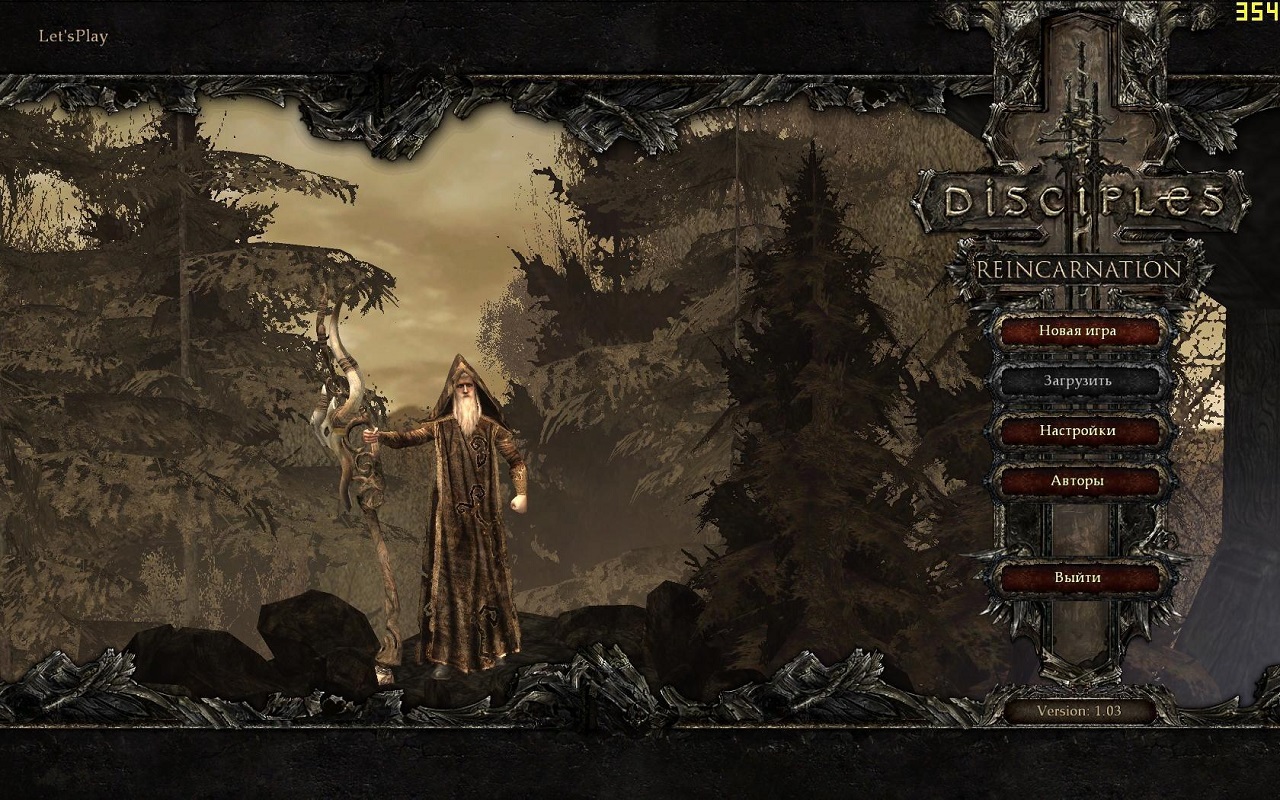Start a new game with Новая игра
The width and height of the screenshot is (1280, 800).
(1077, 331)
